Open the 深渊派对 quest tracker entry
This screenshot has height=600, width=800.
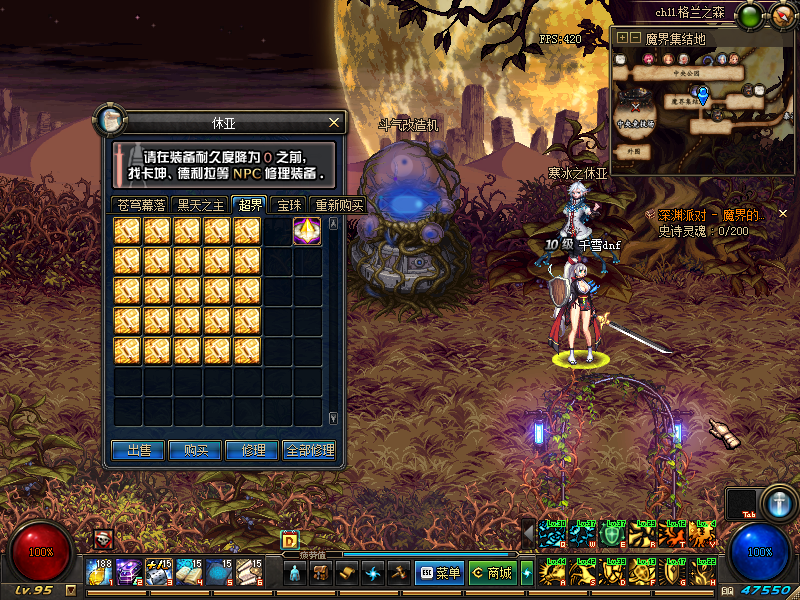[710, 215]
